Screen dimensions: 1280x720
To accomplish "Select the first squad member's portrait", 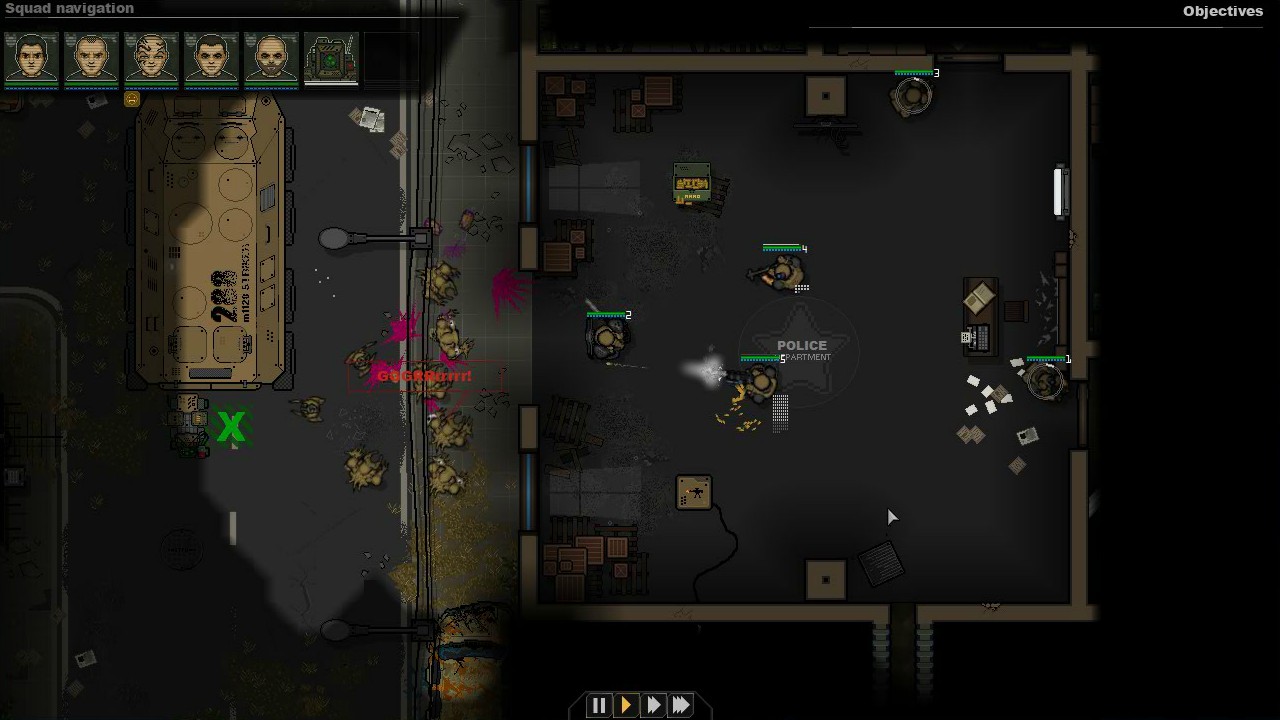I will click(31, 60).
